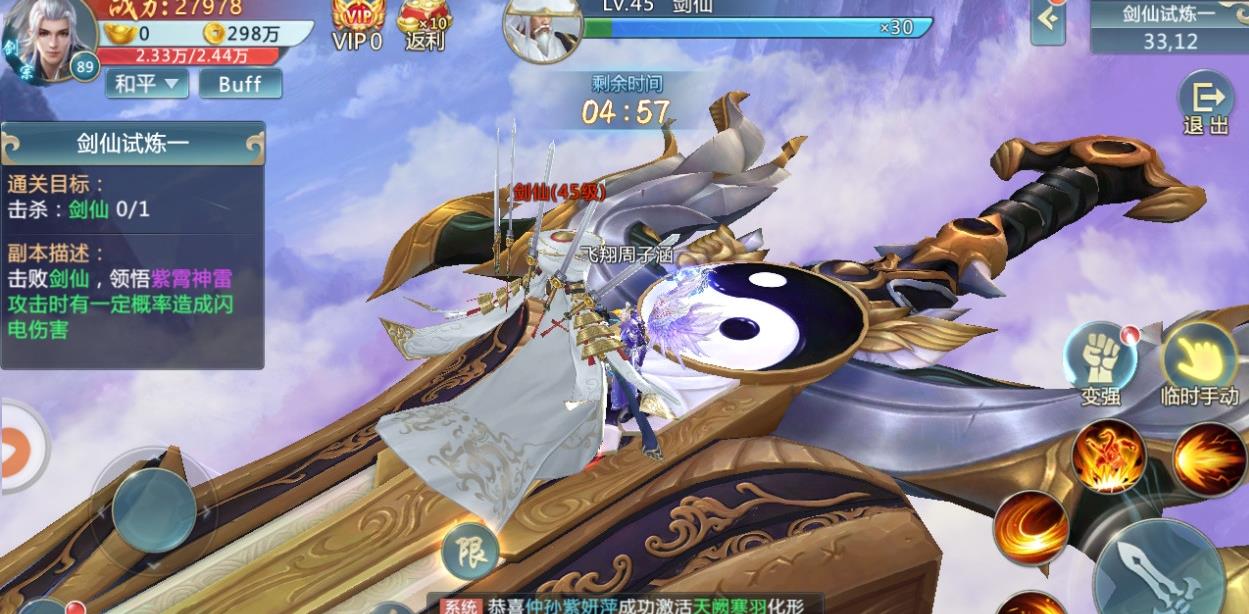Tap the round 限 button

click(x=470, y=548)
